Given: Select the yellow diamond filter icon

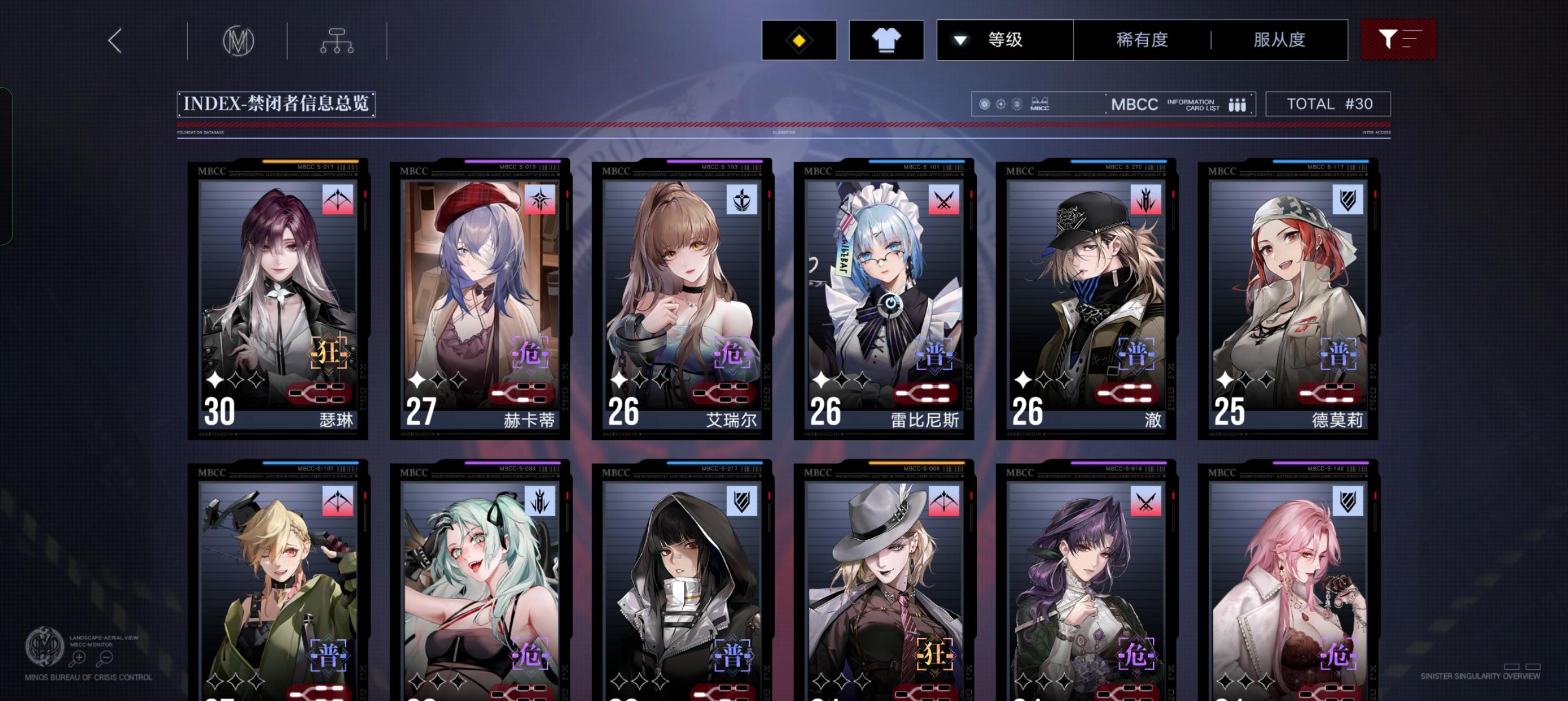Looking at the screenshot, I should [x=799, y=39].
